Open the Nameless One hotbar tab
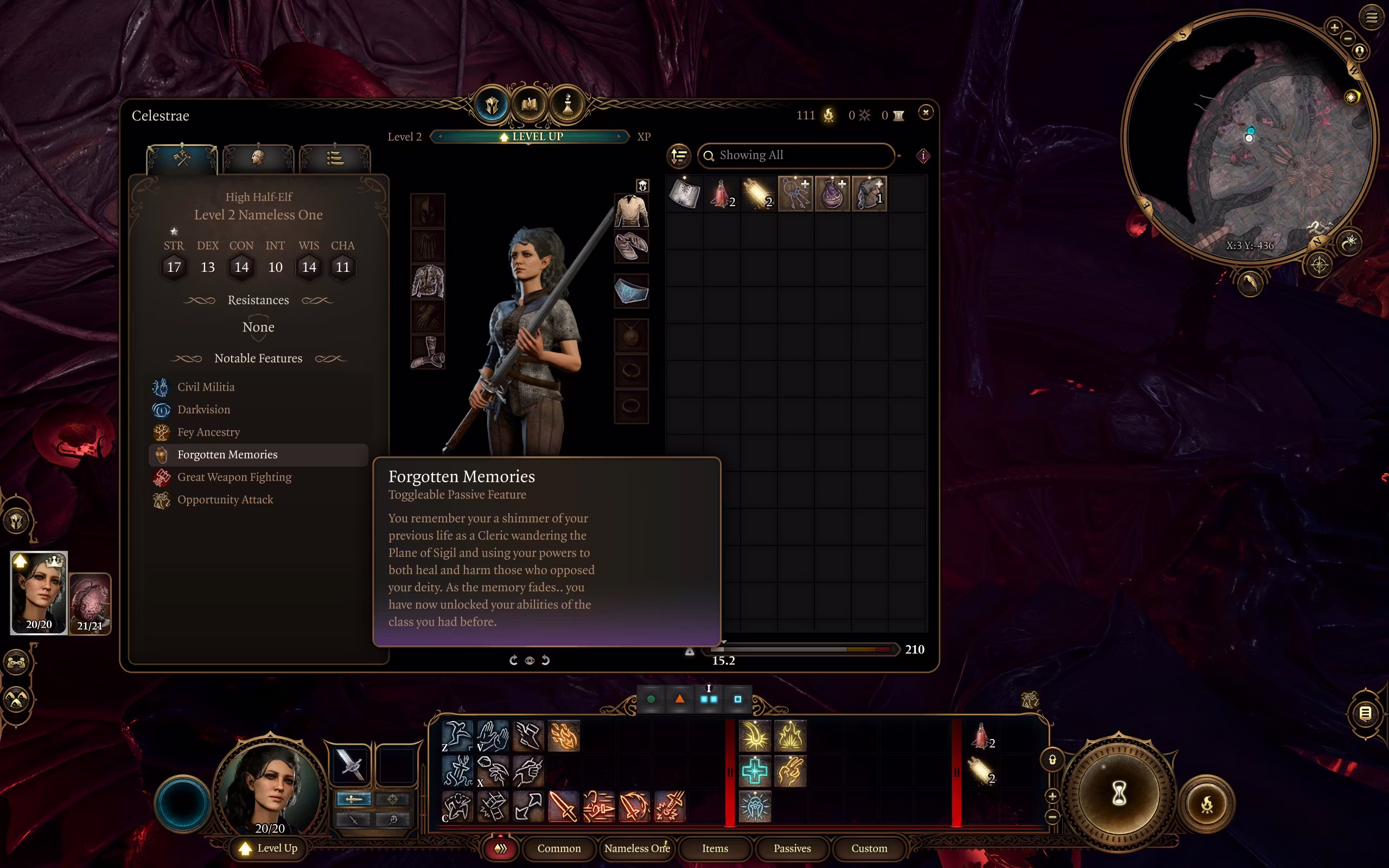This screenshot has width=1389, height=868. [x=636, y=848]
